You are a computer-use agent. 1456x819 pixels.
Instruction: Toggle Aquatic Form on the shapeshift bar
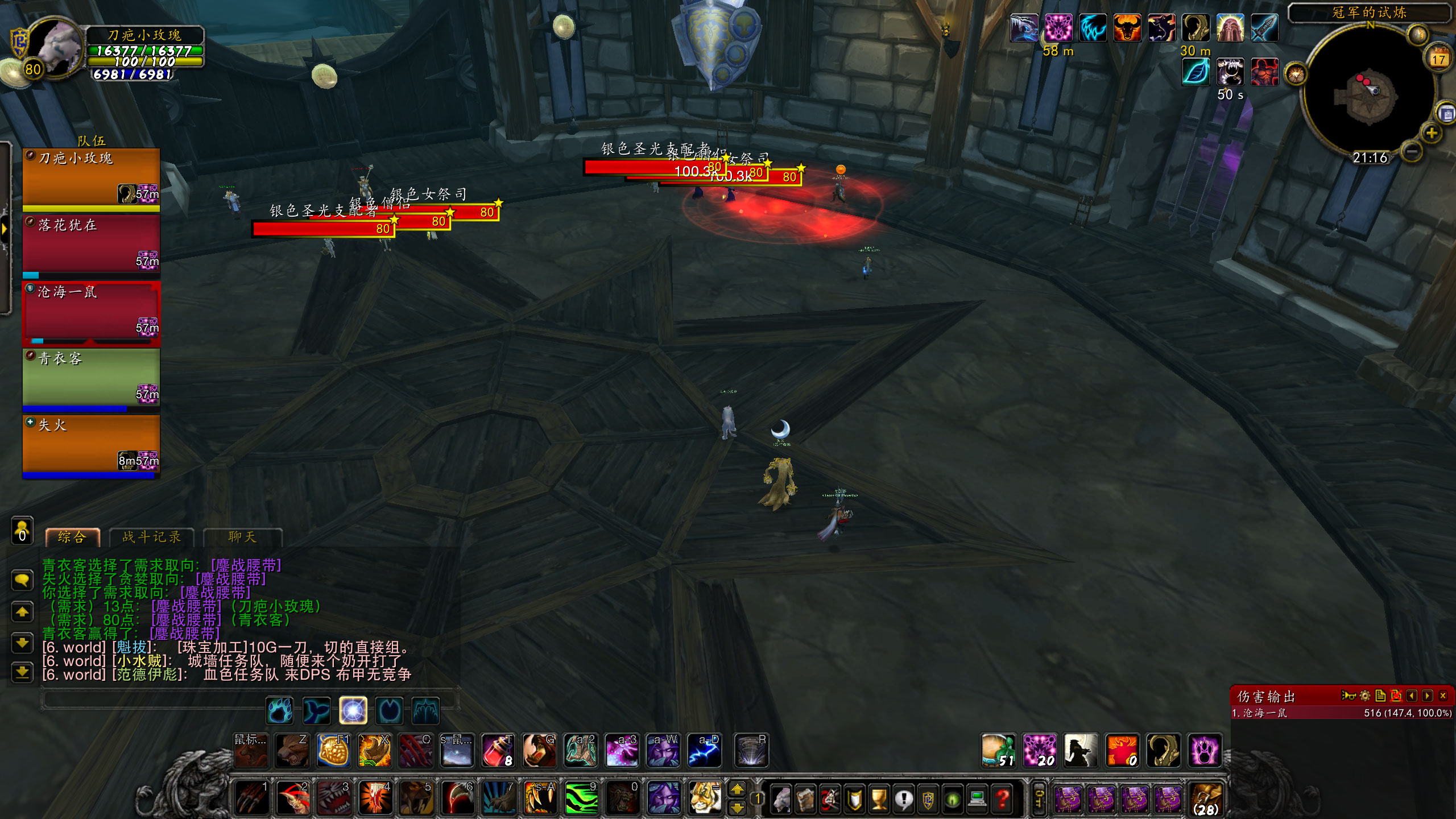click(x=316, y=711)
